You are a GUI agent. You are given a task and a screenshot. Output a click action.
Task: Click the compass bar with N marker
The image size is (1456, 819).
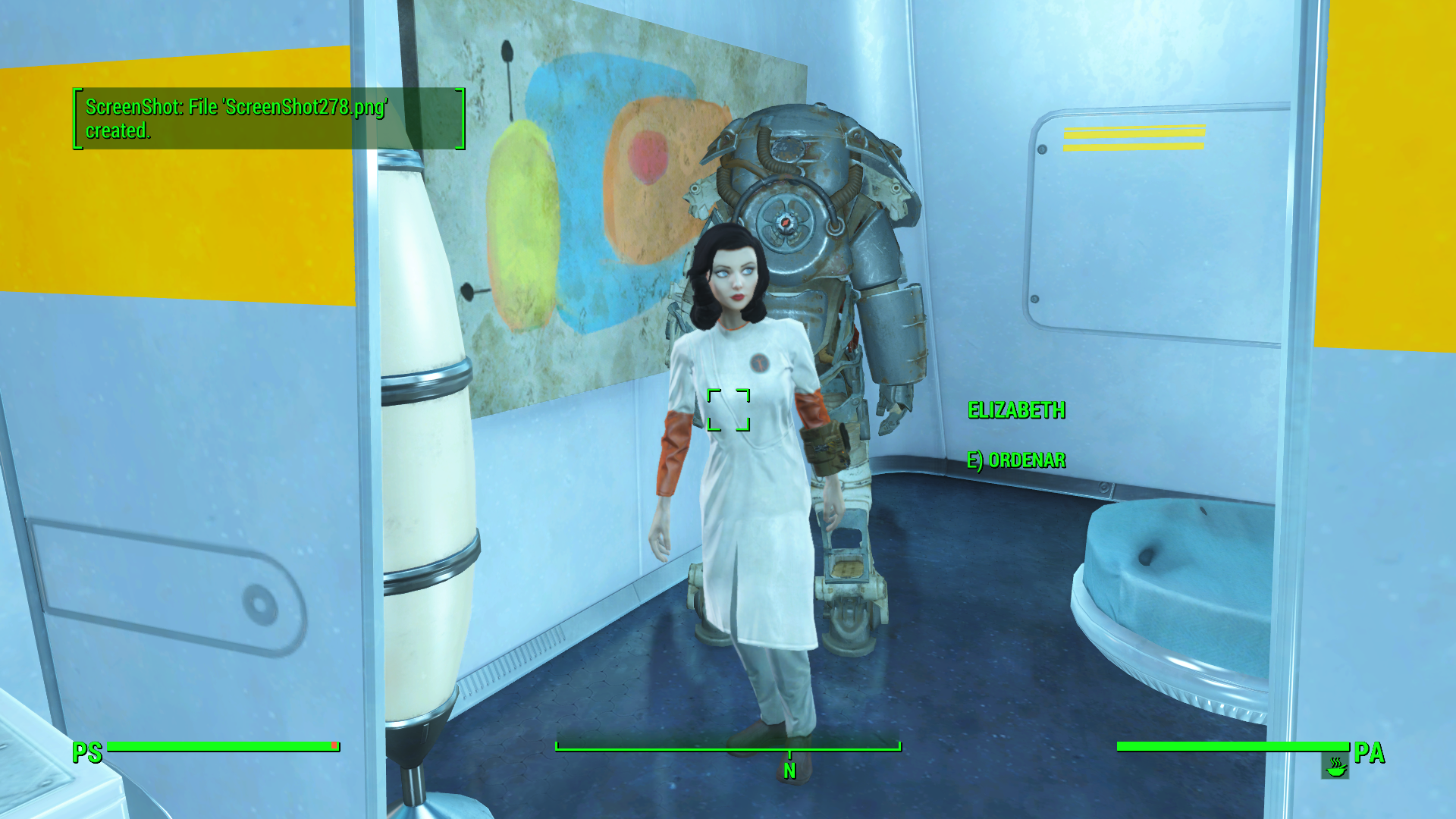(728, 748)
